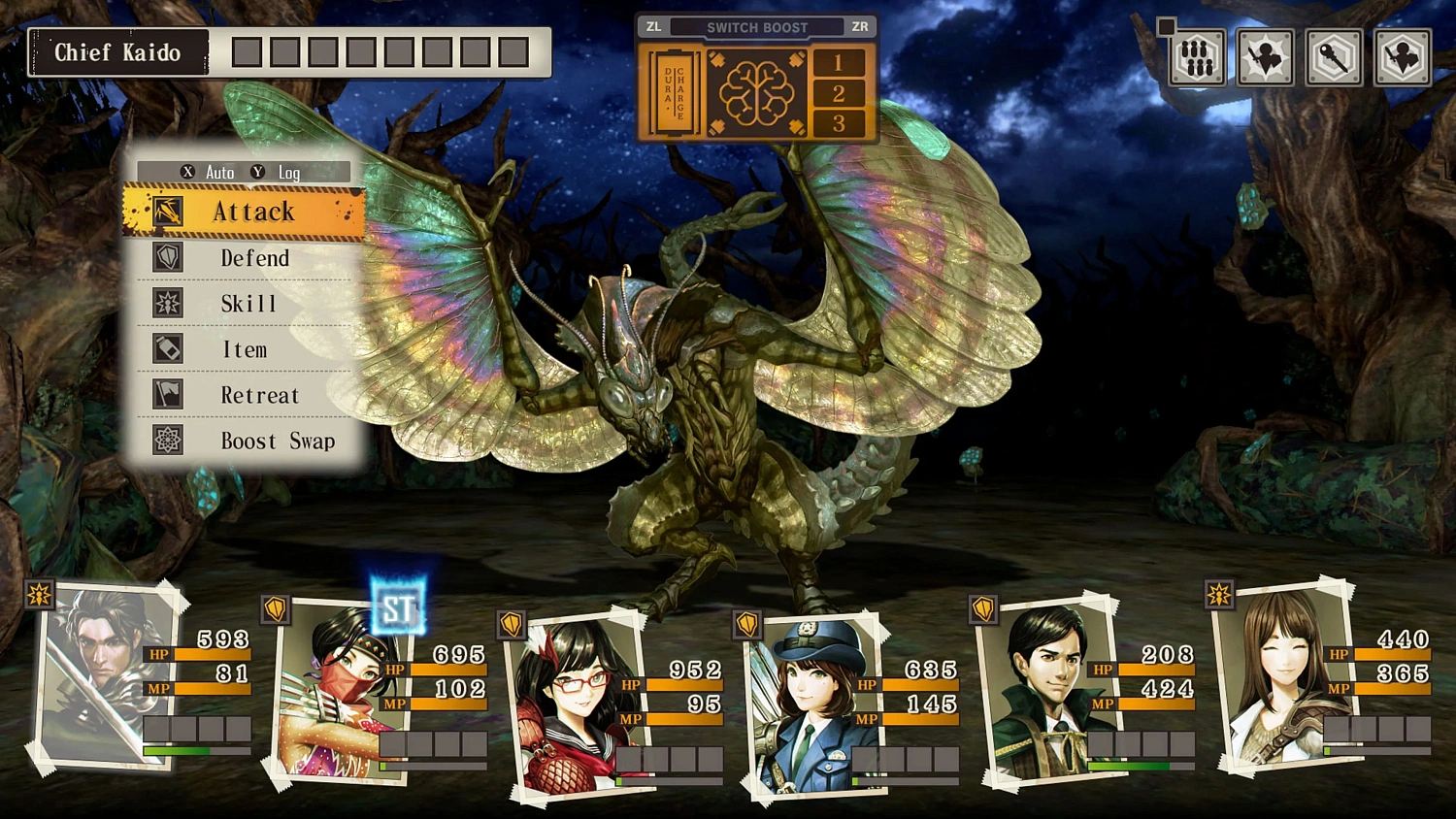Screen dimensions: 1456x819
Task: Select the party formation icon top-right
Action: click(x=1197, y=57)
